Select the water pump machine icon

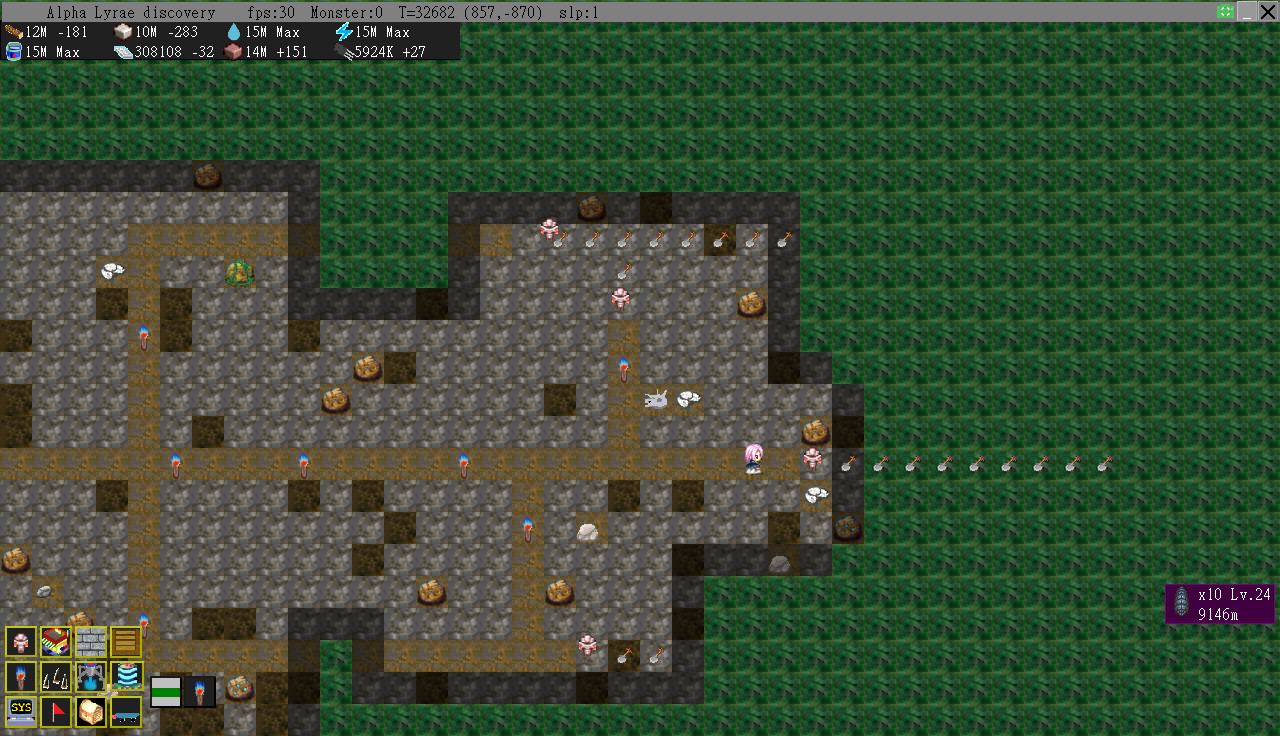91,676
